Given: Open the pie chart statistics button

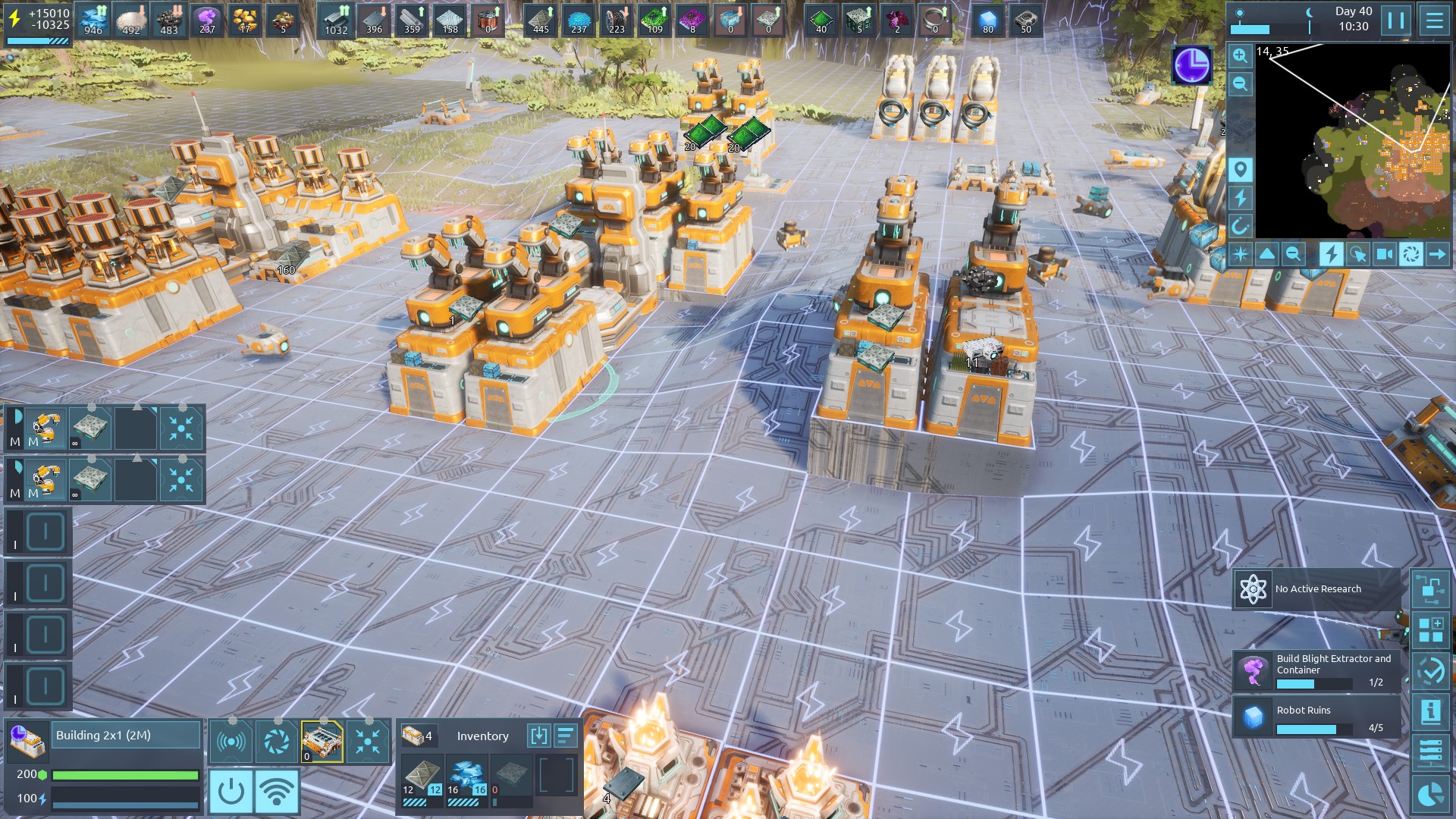Looking at the screenshot, I should 1431,794.
